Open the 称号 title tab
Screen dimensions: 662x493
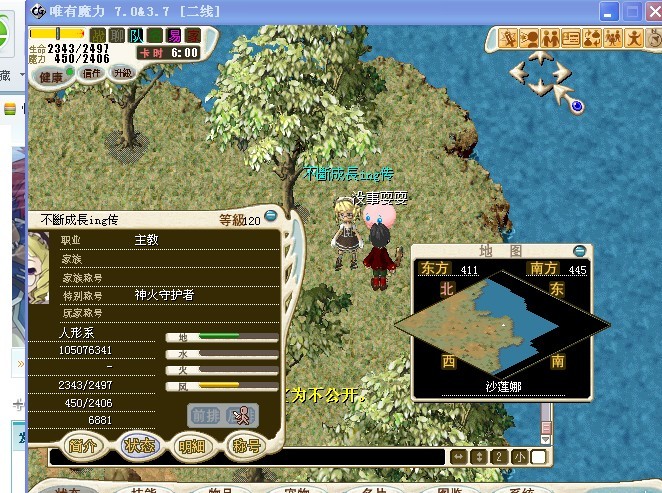point(244,445)
